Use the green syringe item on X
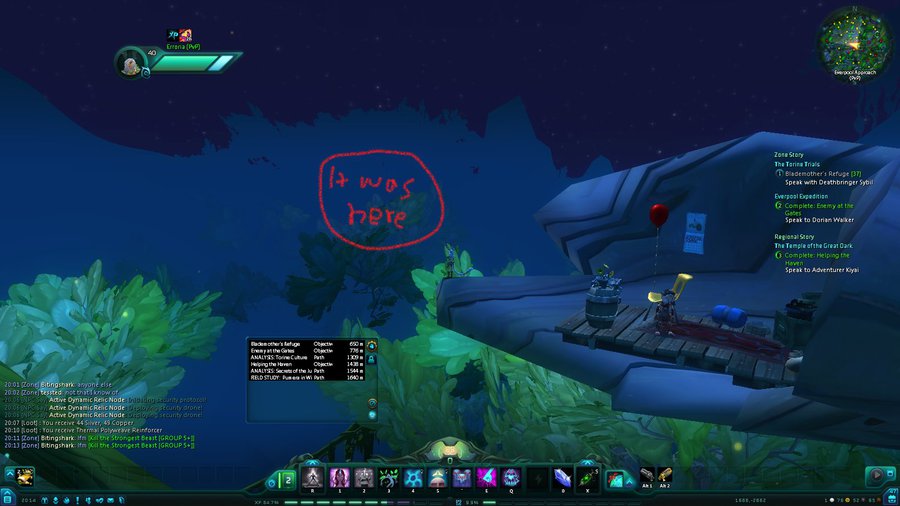The width and height of the screenshot is (900, 506). coord(589,477)
